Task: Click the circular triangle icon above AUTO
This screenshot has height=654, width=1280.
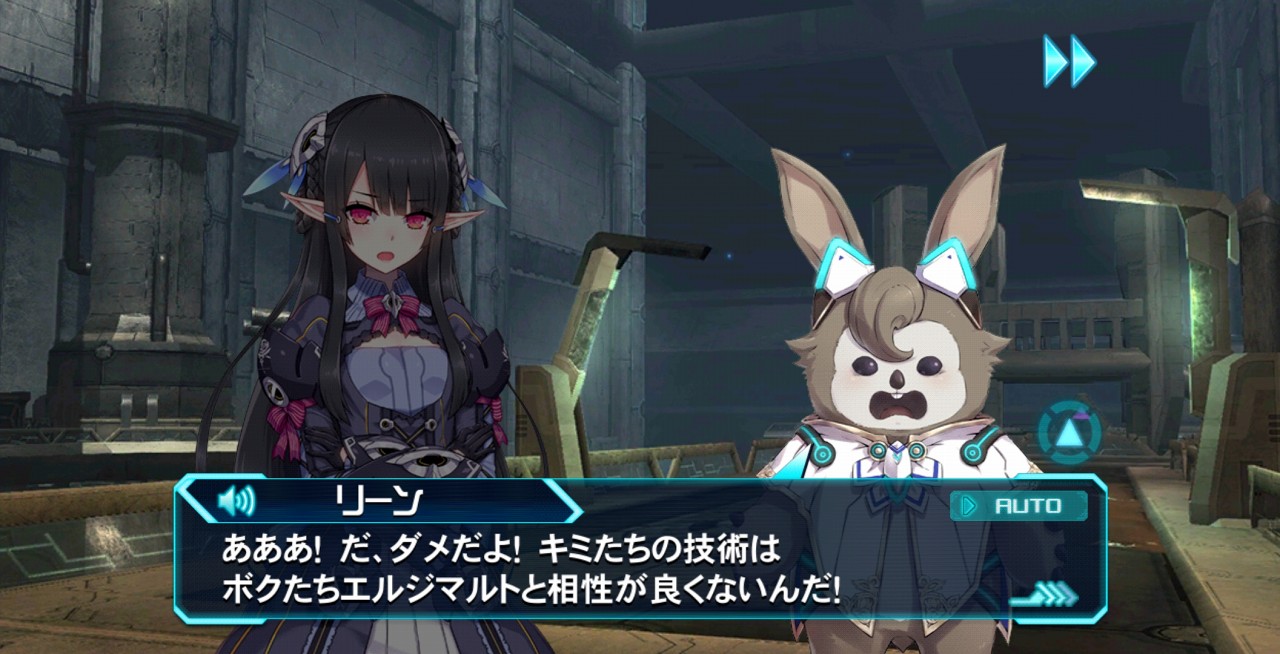Action: [1068, 433]
